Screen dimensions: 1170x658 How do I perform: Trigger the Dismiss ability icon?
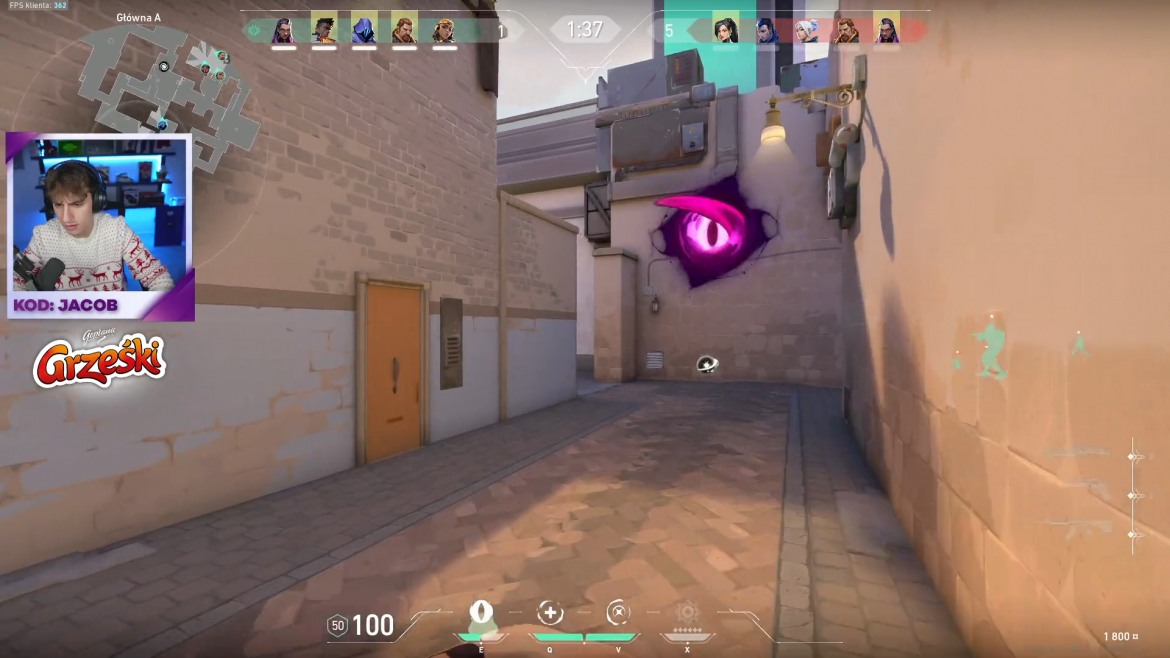pyautogui.click(x=619, y=612)
